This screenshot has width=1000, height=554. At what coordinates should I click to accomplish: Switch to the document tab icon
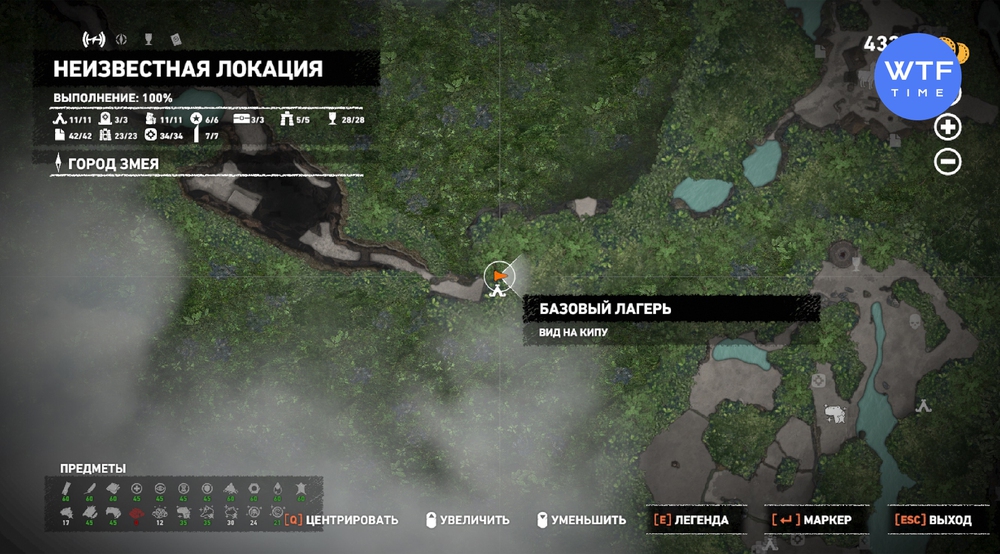point(174,40)
